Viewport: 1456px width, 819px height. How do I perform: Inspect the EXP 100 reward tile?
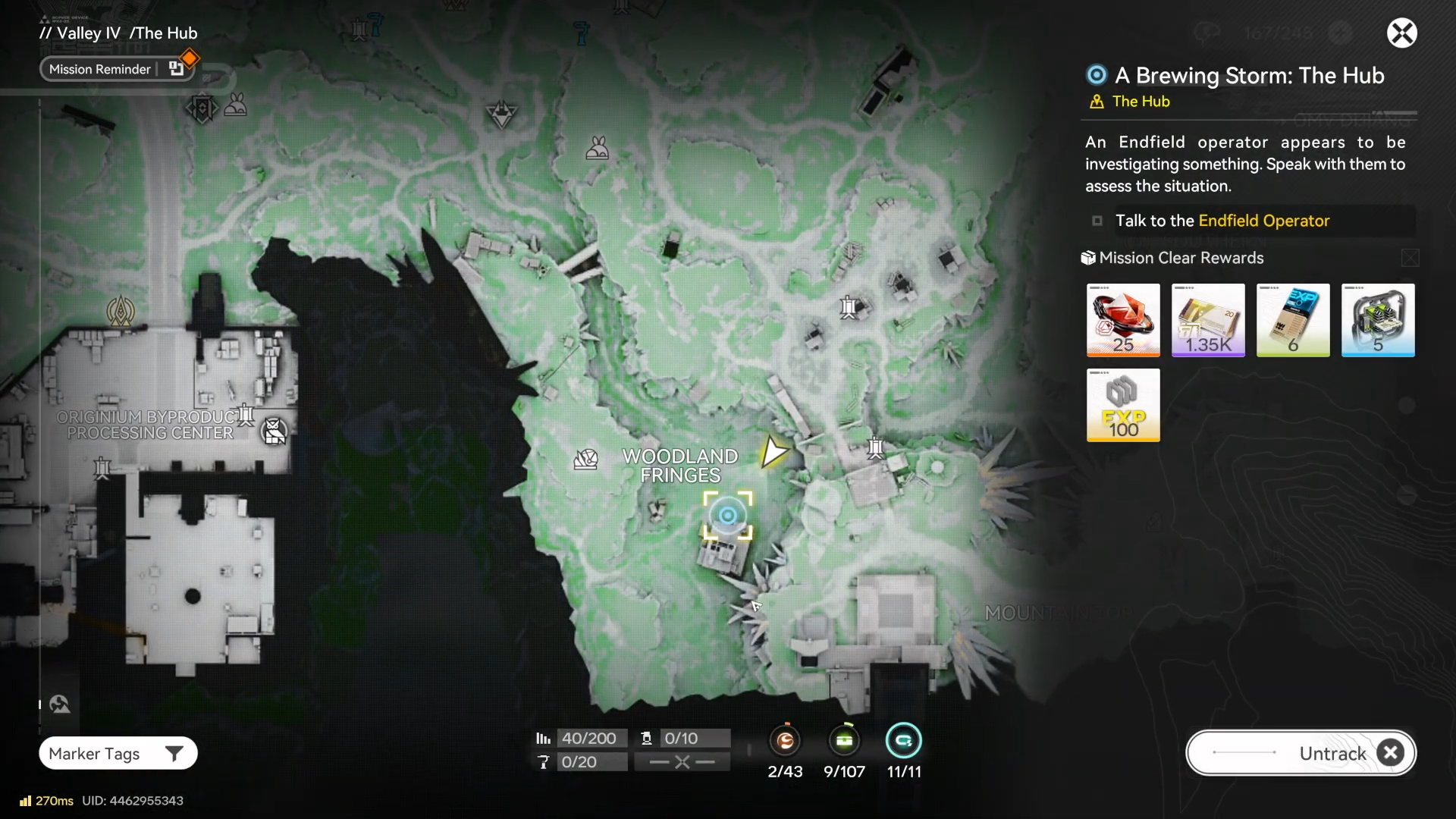pyautogui.click(x=1123, y=405)
